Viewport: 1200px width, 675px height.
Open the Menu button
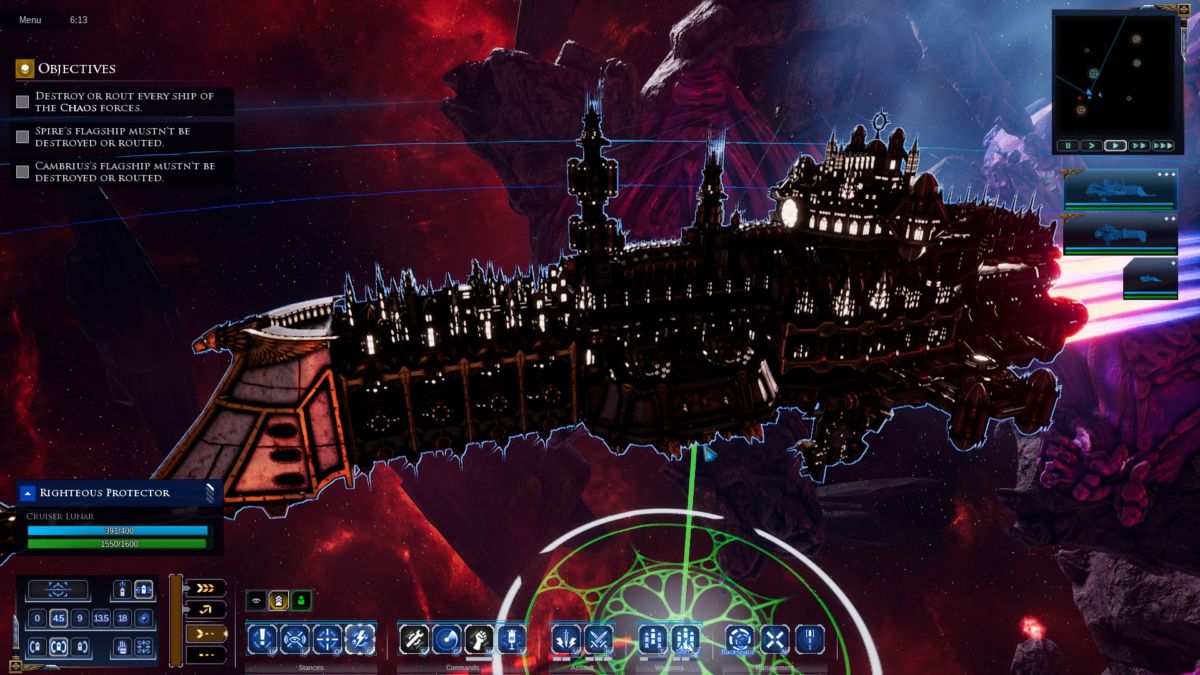click(x=30, y=20)
